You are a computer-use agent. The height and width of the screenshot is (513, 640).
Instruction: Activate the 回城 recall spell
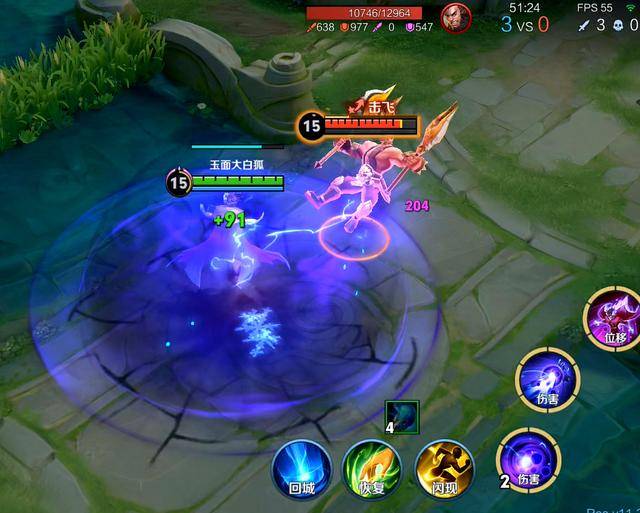(302, 468)
